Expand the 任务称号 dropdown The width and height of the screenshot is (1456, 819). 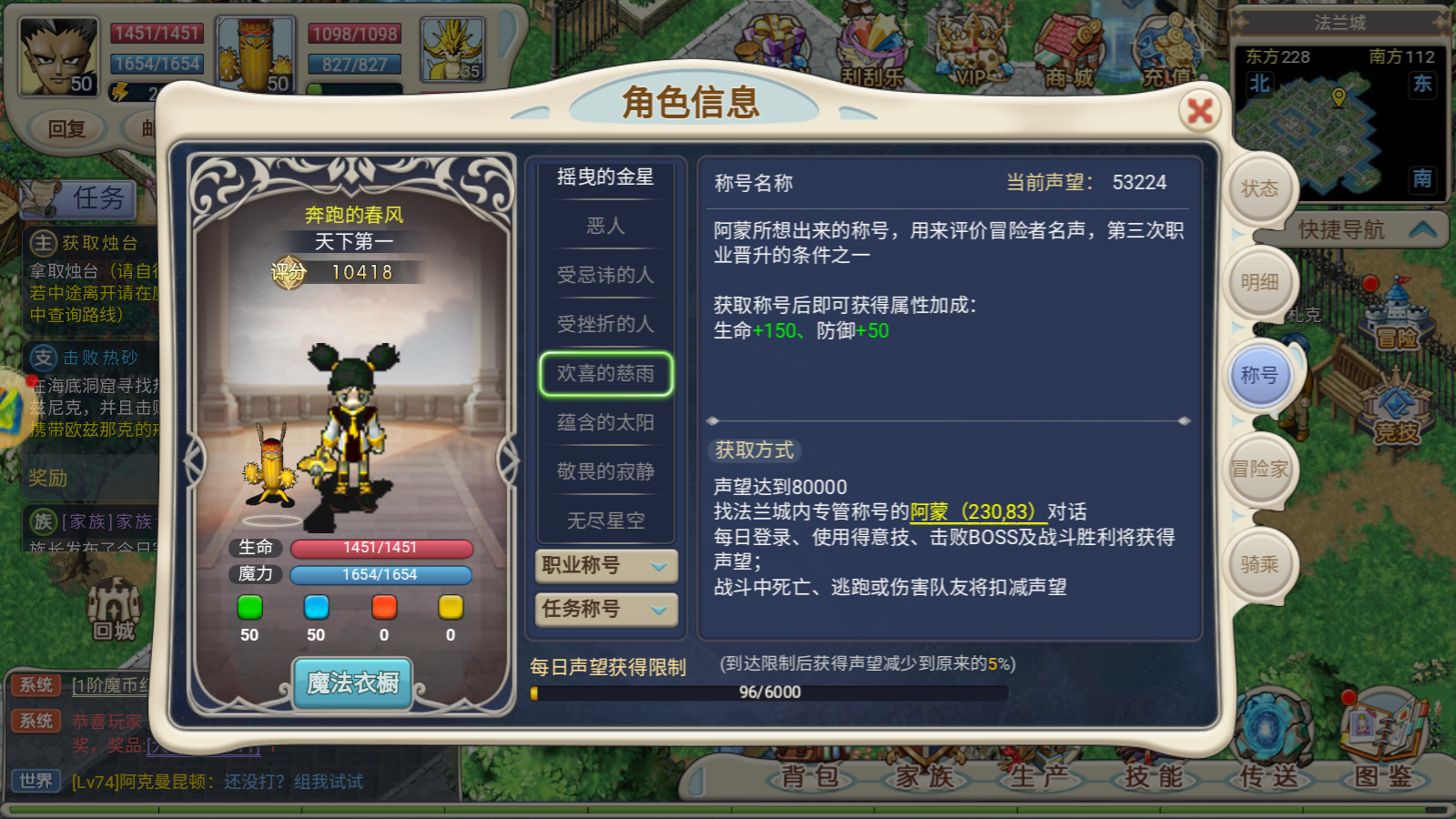pyautogui.click(x=605, y=611)
